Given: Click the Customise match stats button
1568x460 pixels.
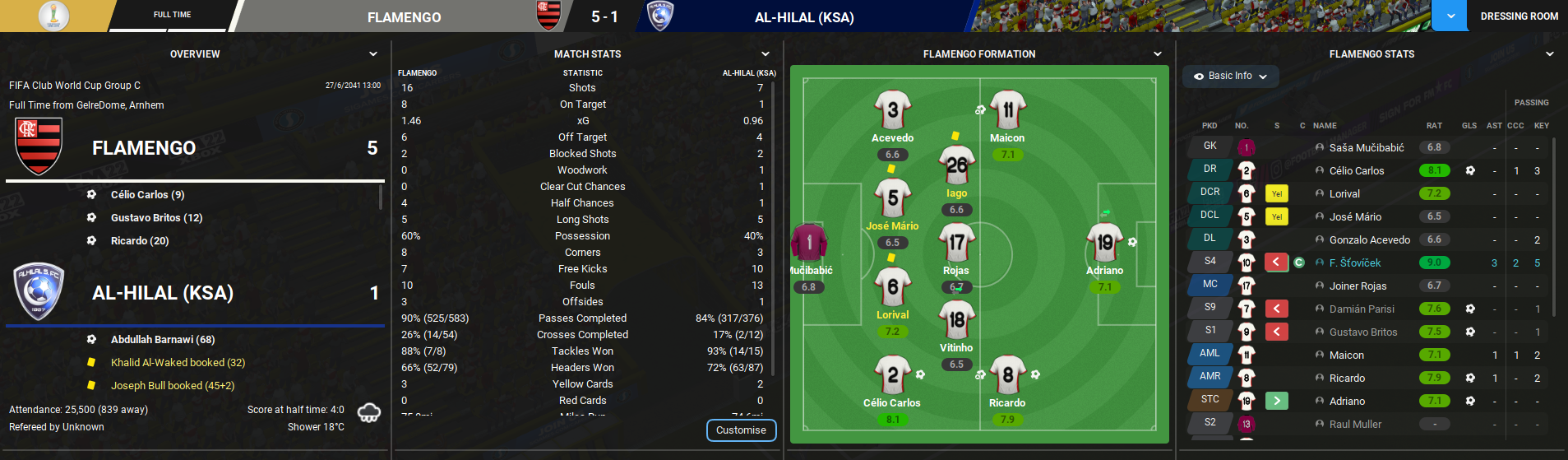Looking at the screenshot, I should pos(741,430).
